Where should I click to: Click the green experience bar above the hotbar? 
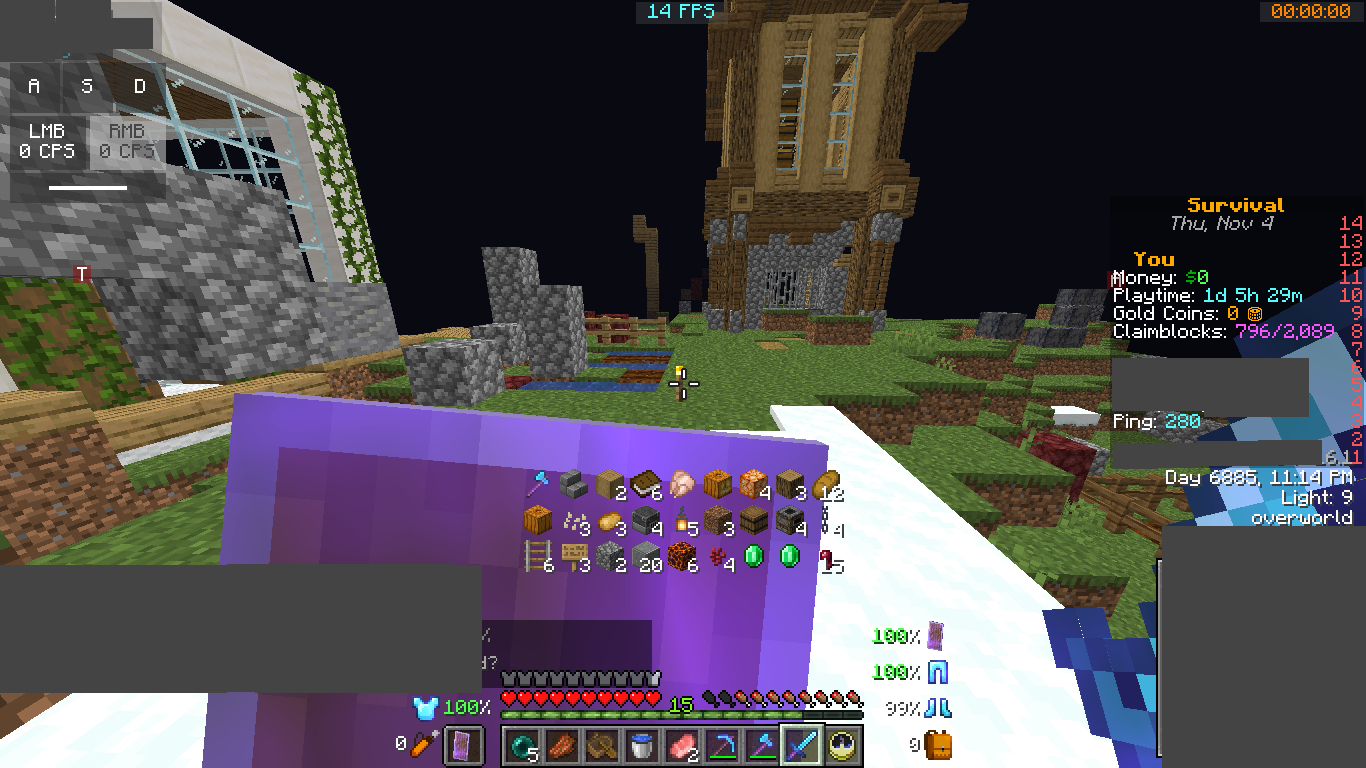point(680,717)
